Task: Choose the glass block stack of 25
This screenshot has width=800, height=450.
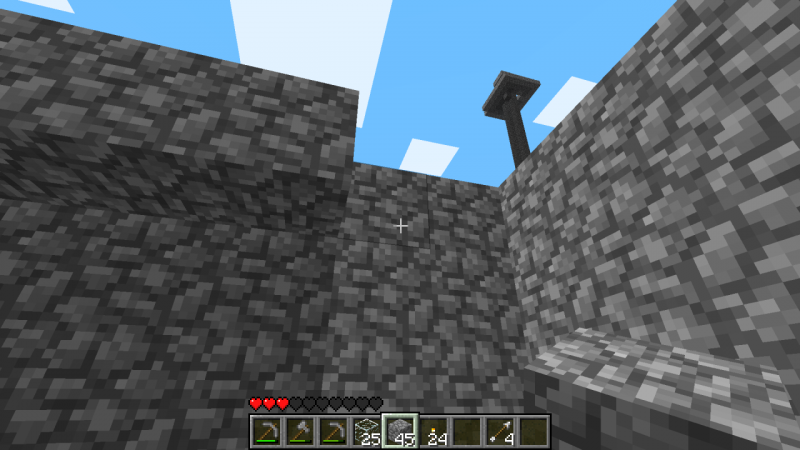Action: [x=366, y=431]
